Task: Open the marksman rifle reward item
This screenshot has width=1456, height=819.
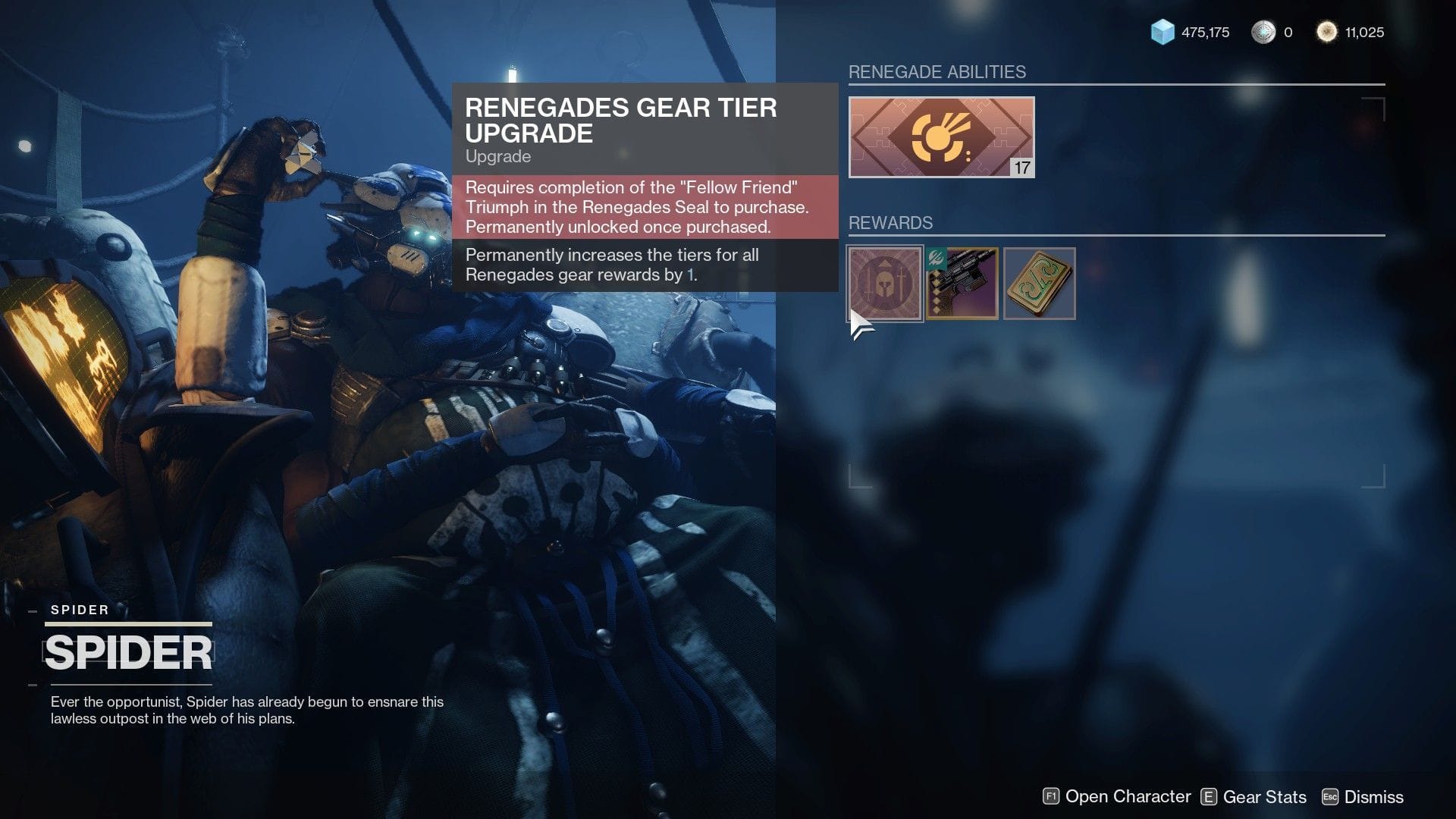Action: point(962,284)
